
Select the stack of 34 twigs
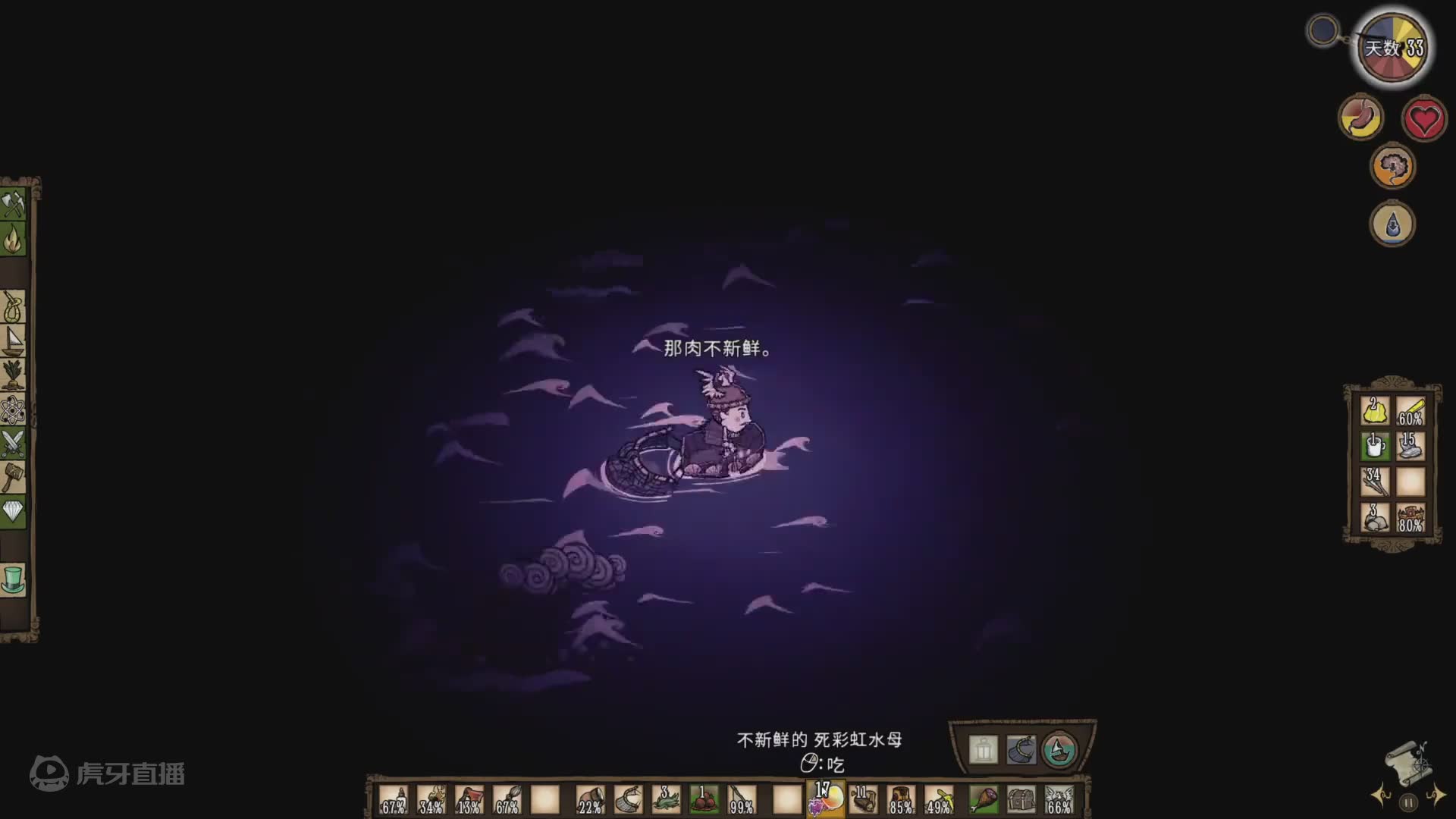[1374, 482]
